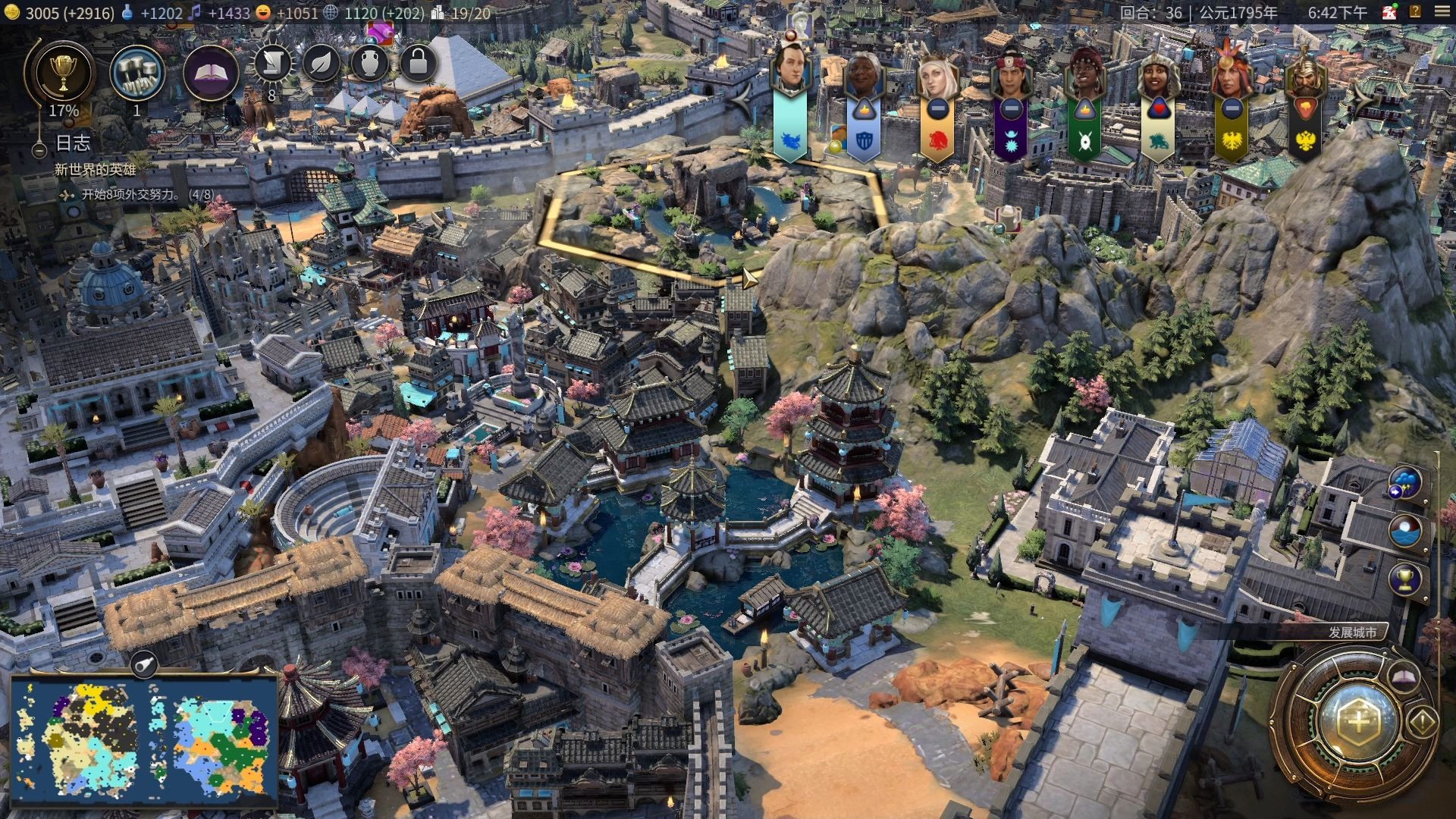Open the civics tree purple book icon

coord(211,74)
